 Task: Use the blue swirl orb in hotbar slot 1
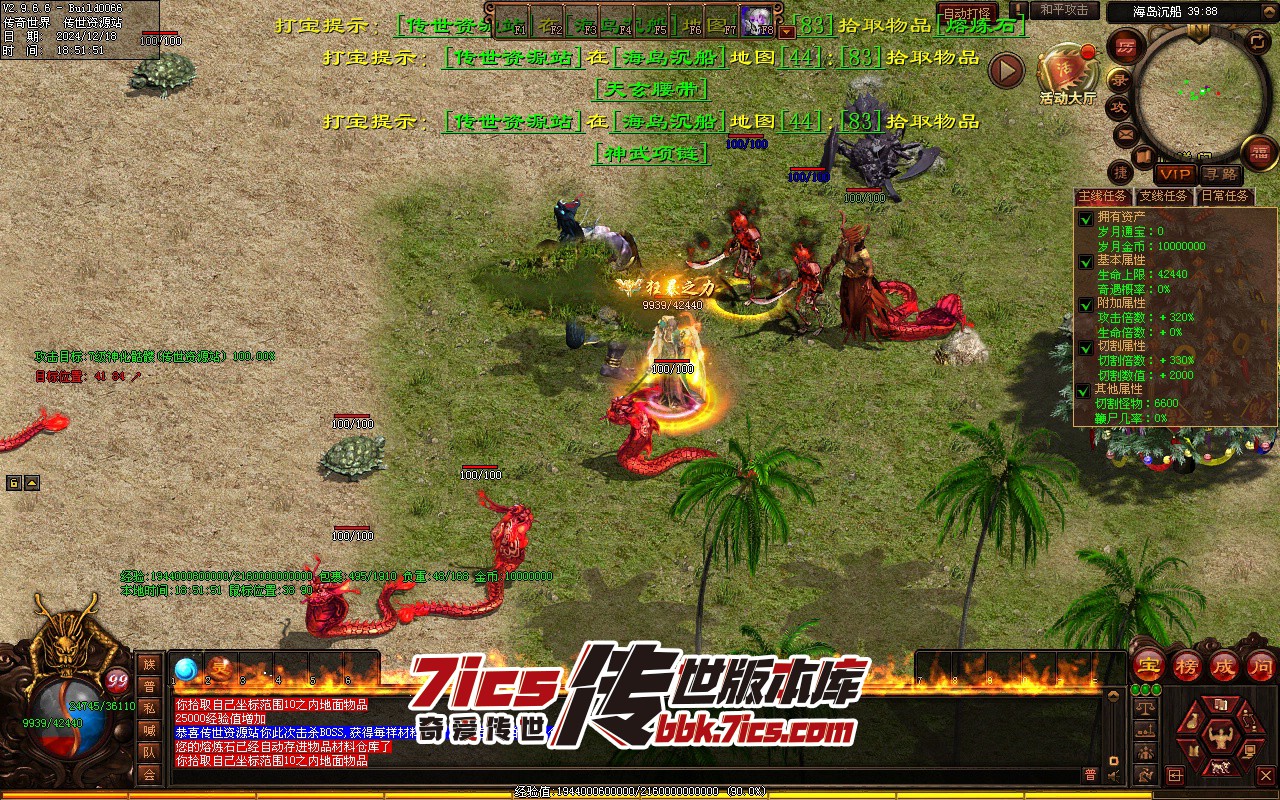click(186, 669)
